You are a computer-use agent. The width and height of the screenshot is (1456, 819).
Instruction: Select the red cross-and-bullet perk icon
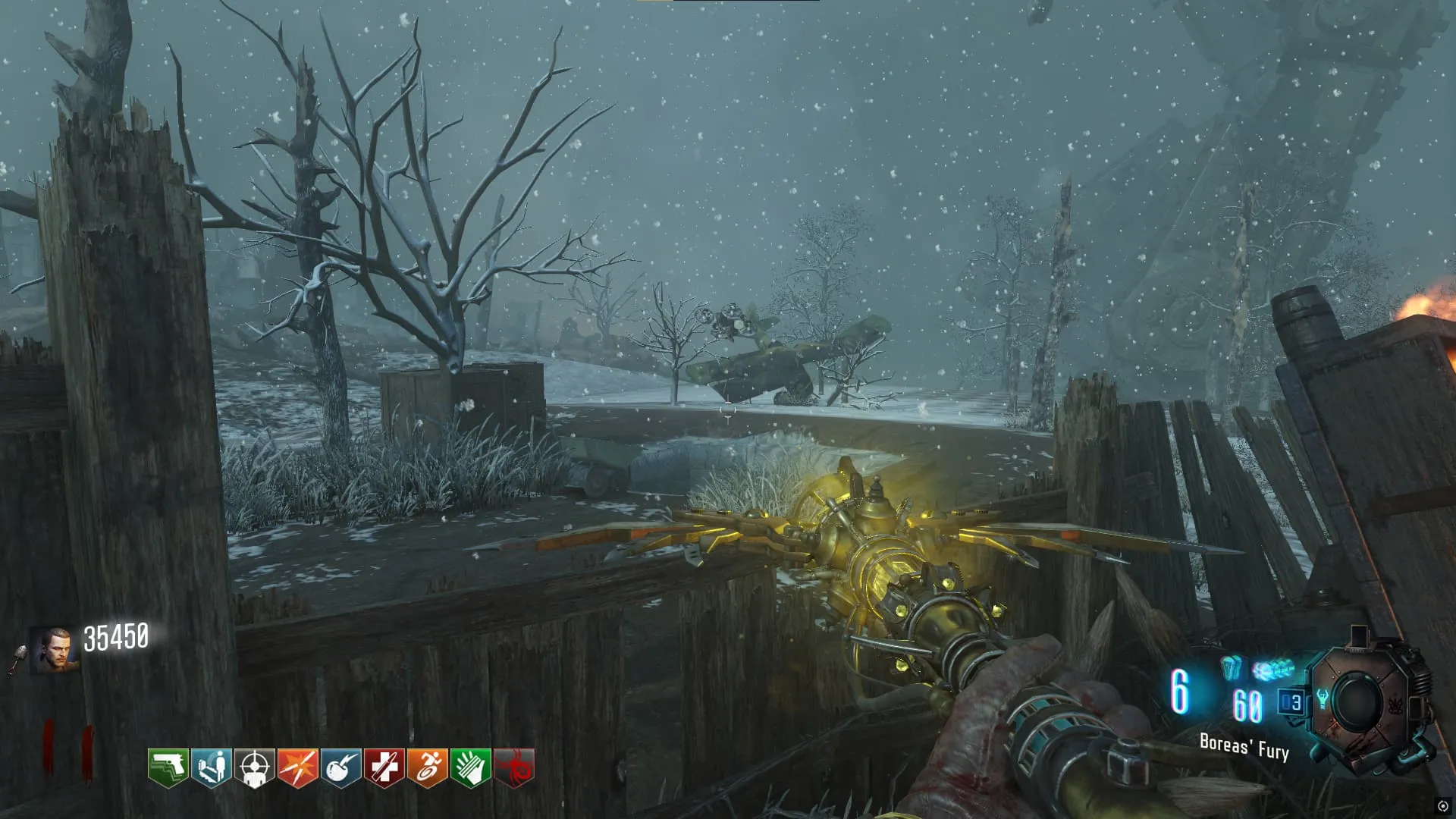(384, 768)
